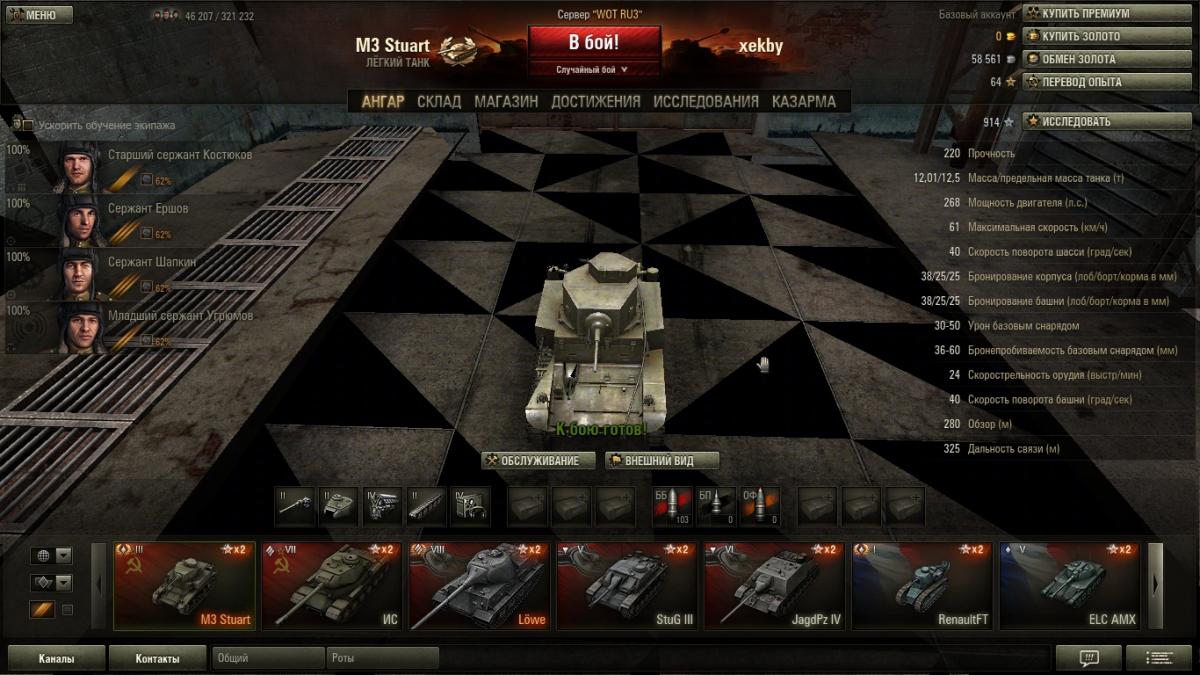Open Внешний вид customization
The height and width of the screenshot is (675, 1200).
pos(659,461)
